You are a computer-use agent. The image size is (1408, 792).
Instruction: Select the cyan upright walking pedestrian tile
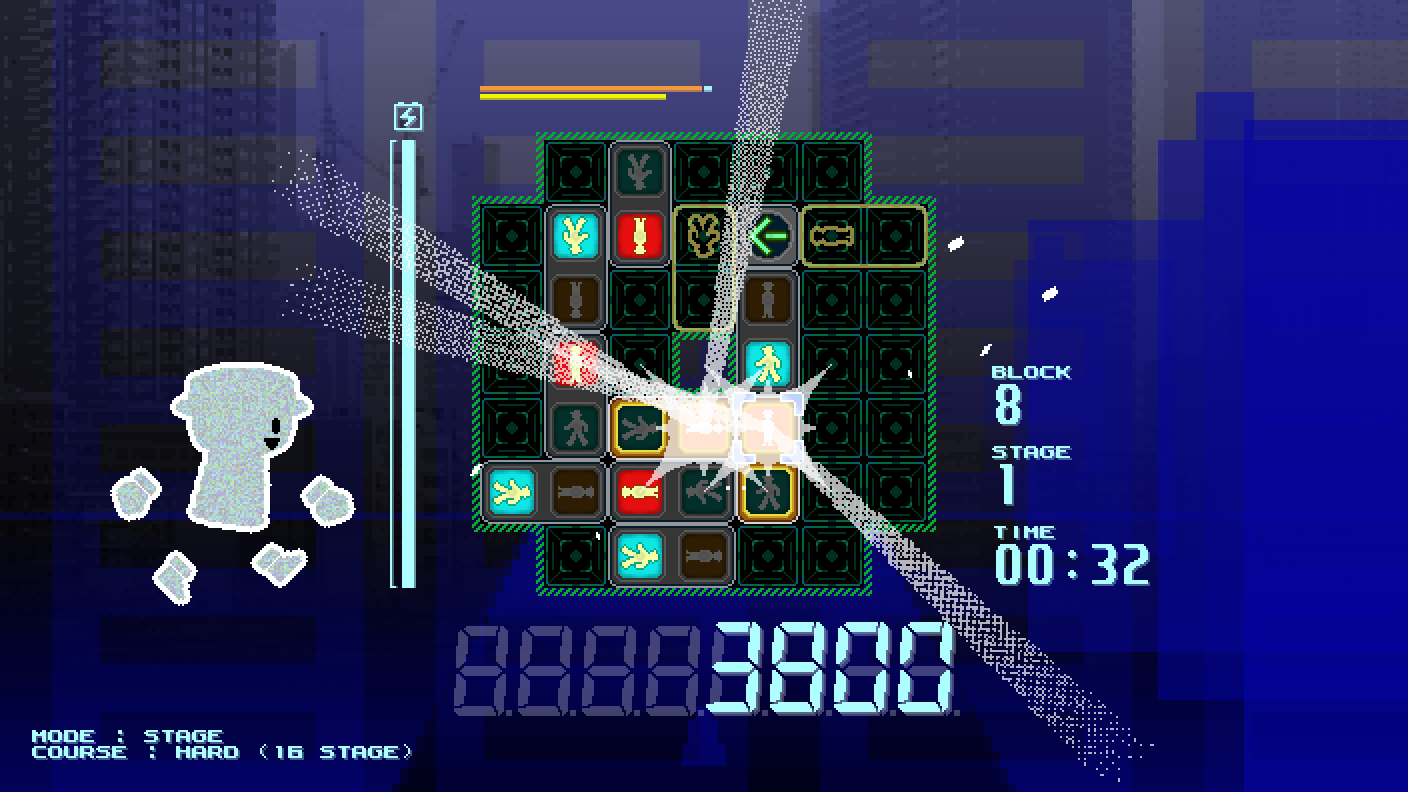(767, 364)
